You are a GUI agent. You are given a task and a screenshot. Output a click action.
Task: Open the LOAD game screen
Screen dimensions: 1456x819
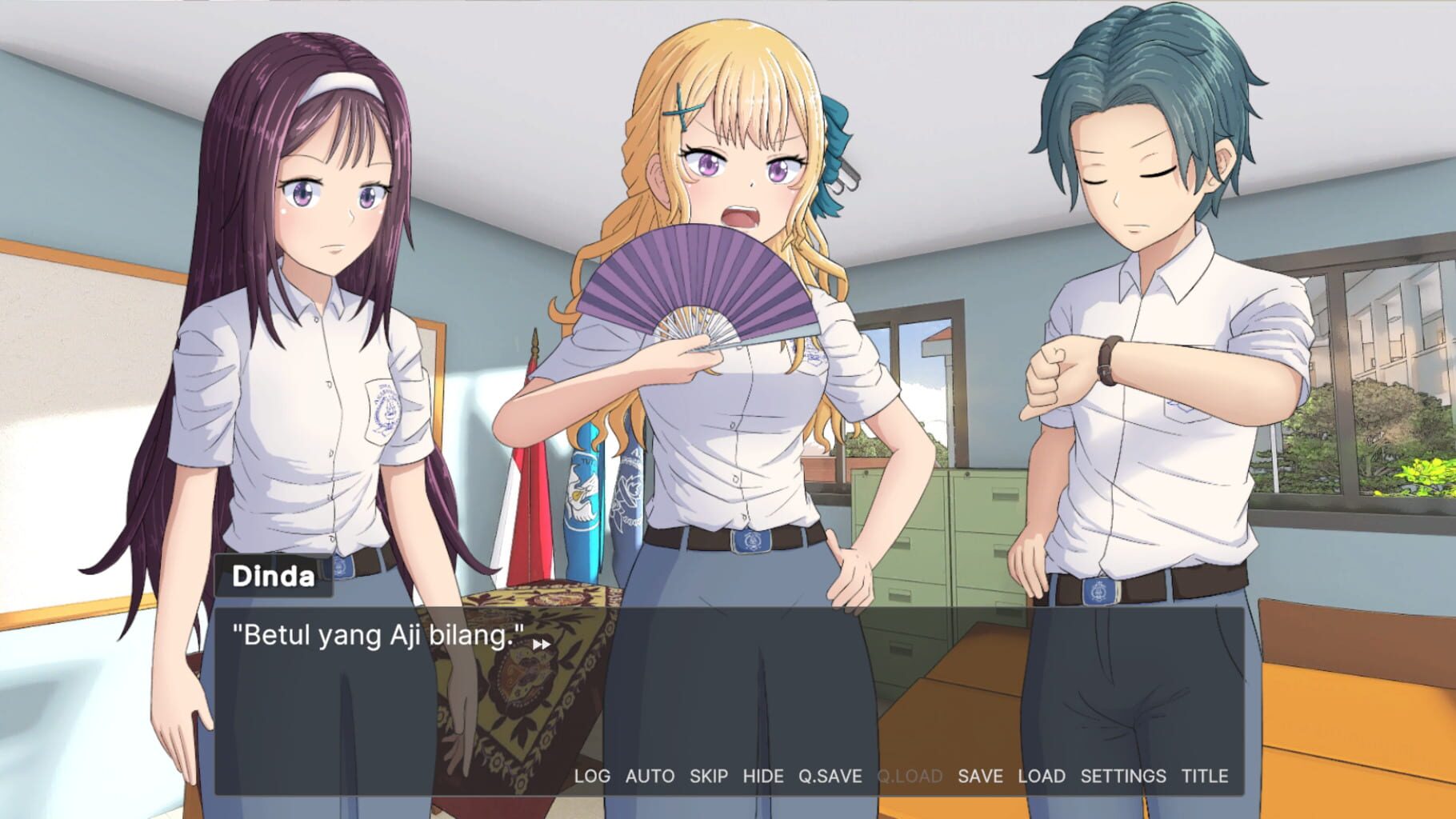[x=1042, y=776]
